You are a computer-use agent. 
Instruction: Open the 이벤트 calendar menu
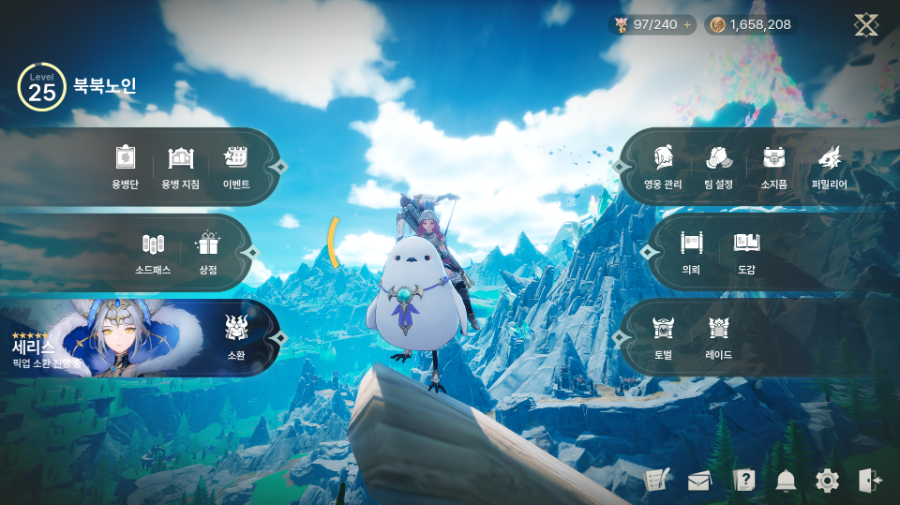[236, 165]
